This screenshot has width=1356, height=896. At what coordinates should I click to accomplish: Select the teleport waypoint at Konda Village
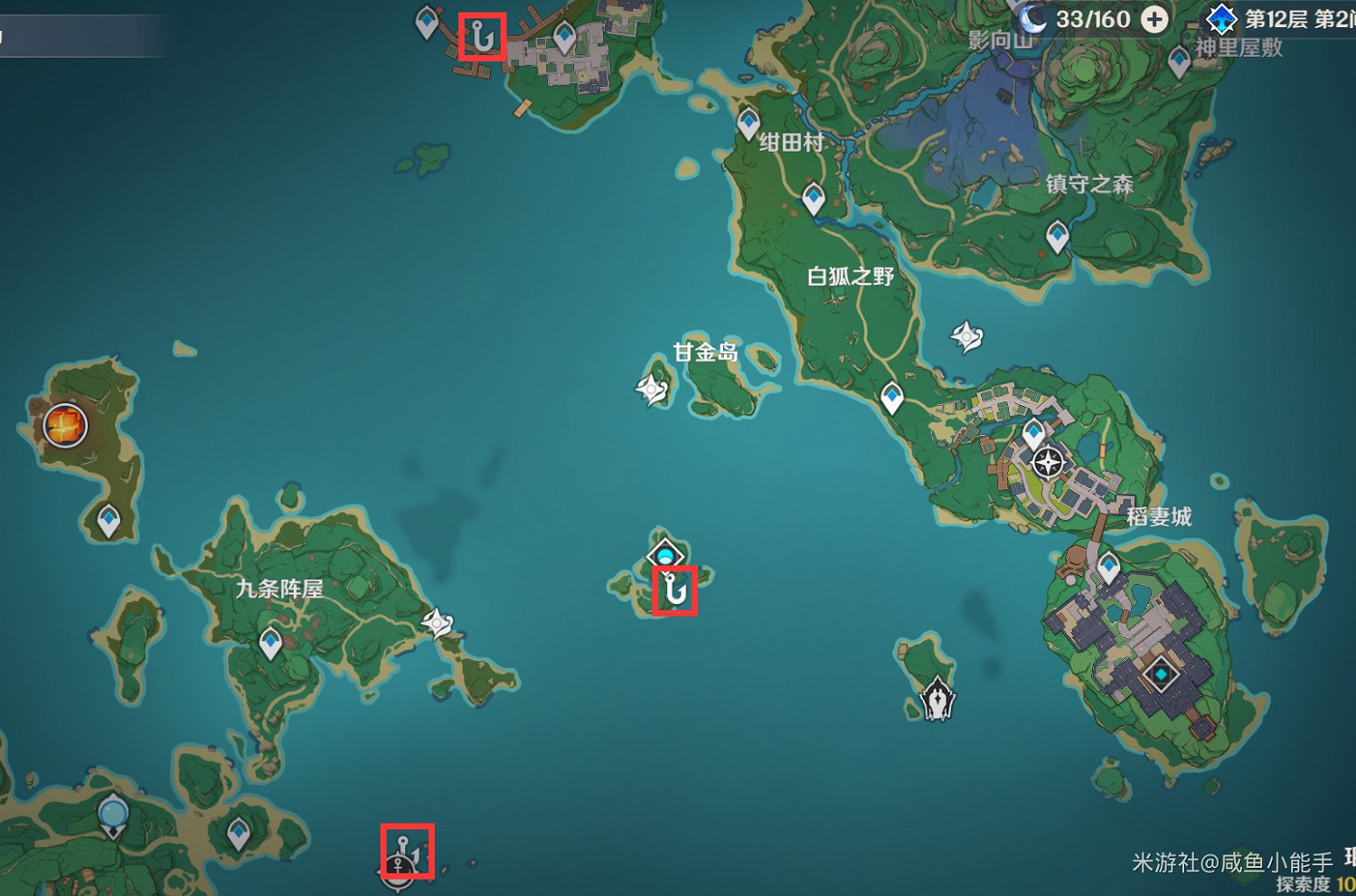pos(747,120)
